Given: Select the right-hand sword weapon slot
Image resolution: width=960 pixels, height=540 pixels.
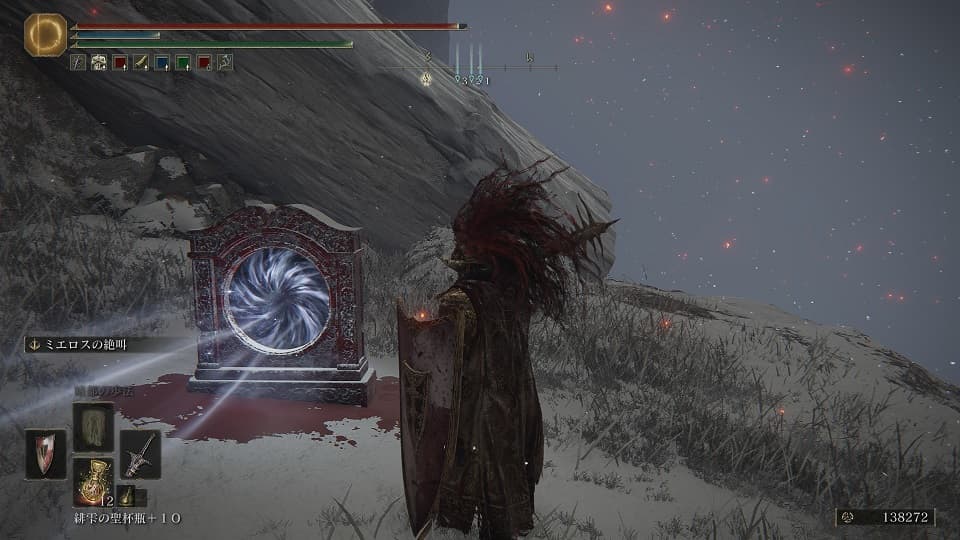Looking at the screenshot, I should tap(140, 454).
